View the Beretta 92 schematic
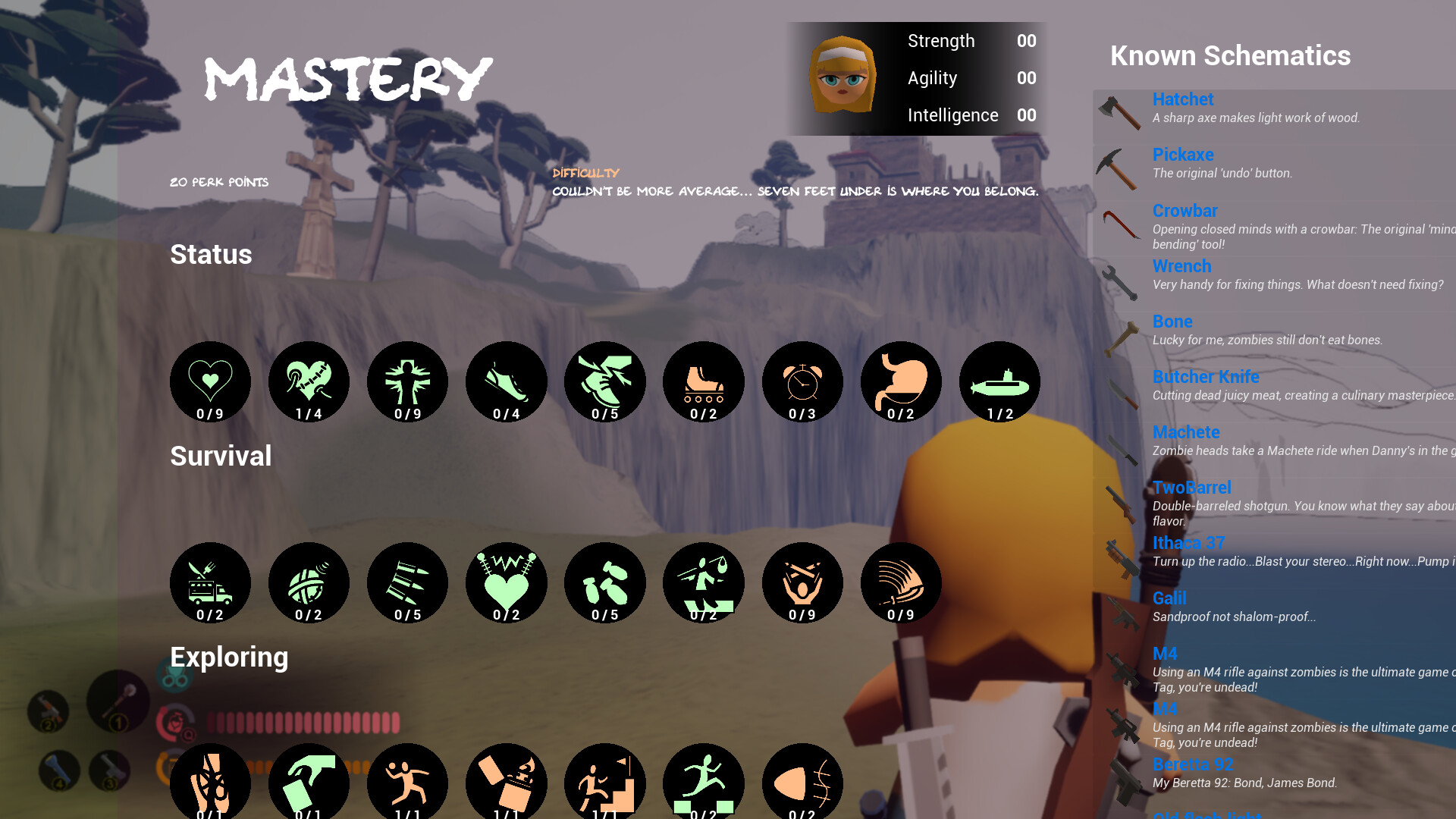The width and height of the screenshot is (1456, 819). (x=1192, y=764)
